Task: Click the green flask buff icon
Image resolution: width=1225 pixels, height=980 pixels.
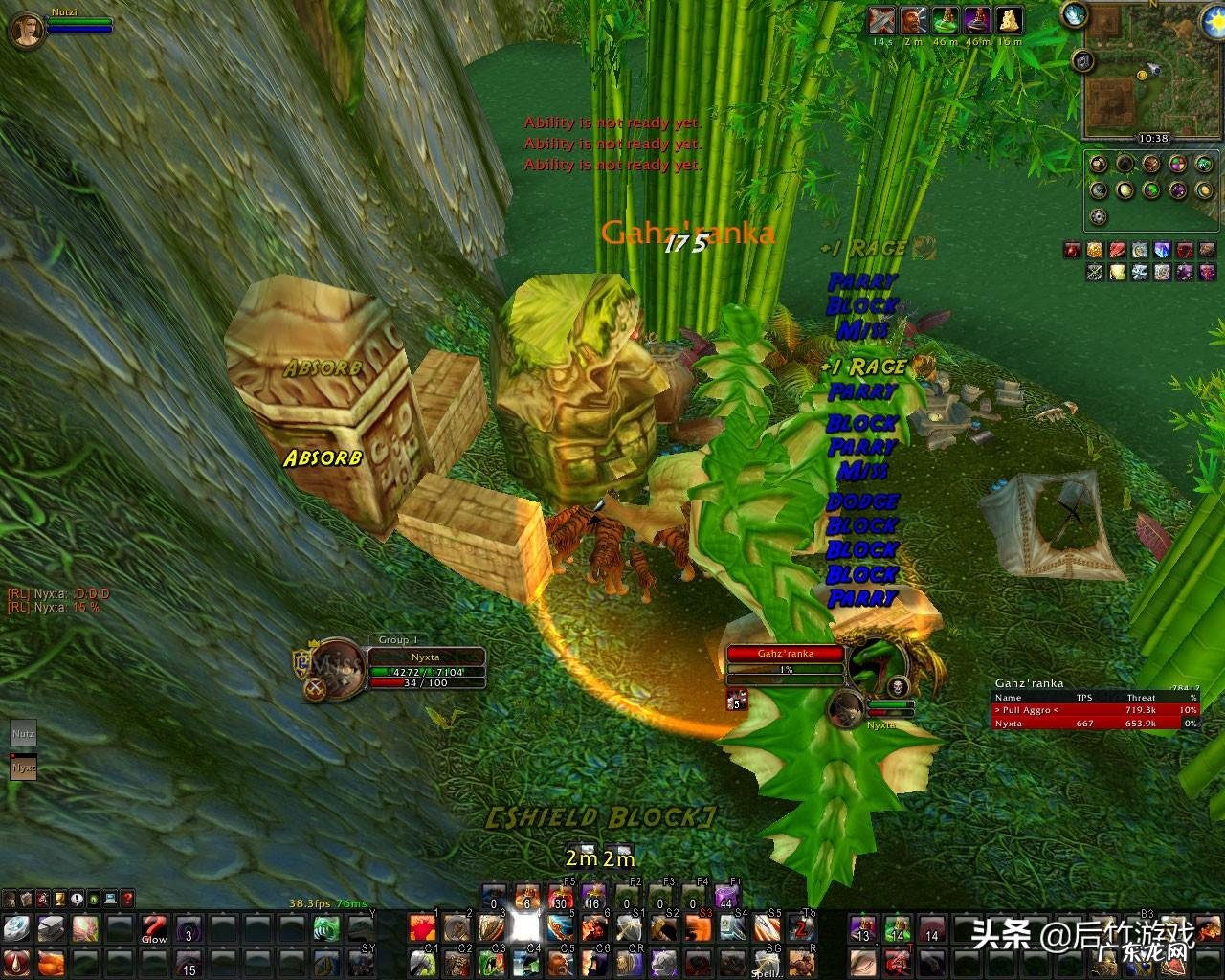Action: tap(946, 21)
